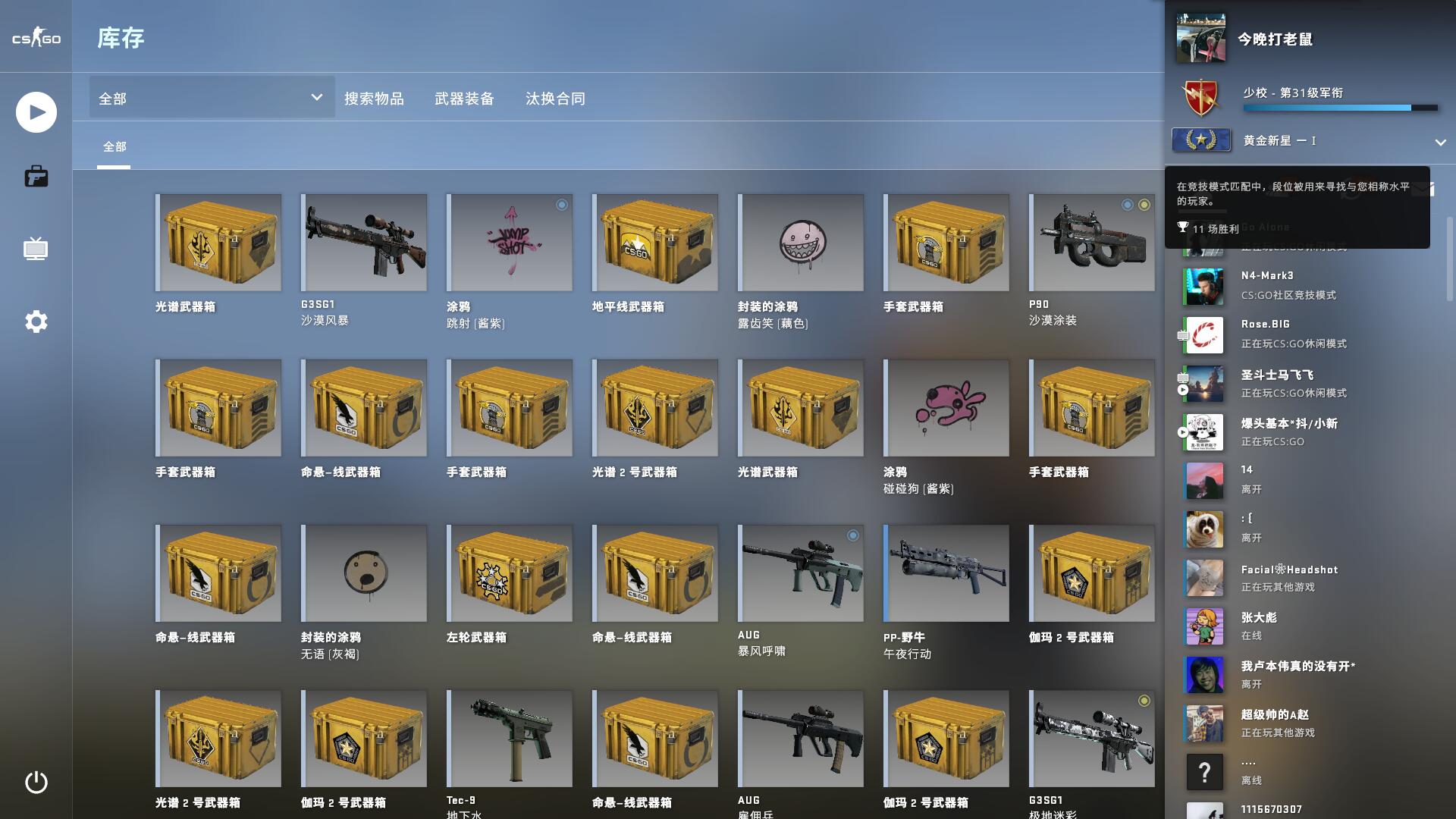Click the trophy icon beside 11 场胜利
The image size is (1456, 819).
click(1183, 227)
